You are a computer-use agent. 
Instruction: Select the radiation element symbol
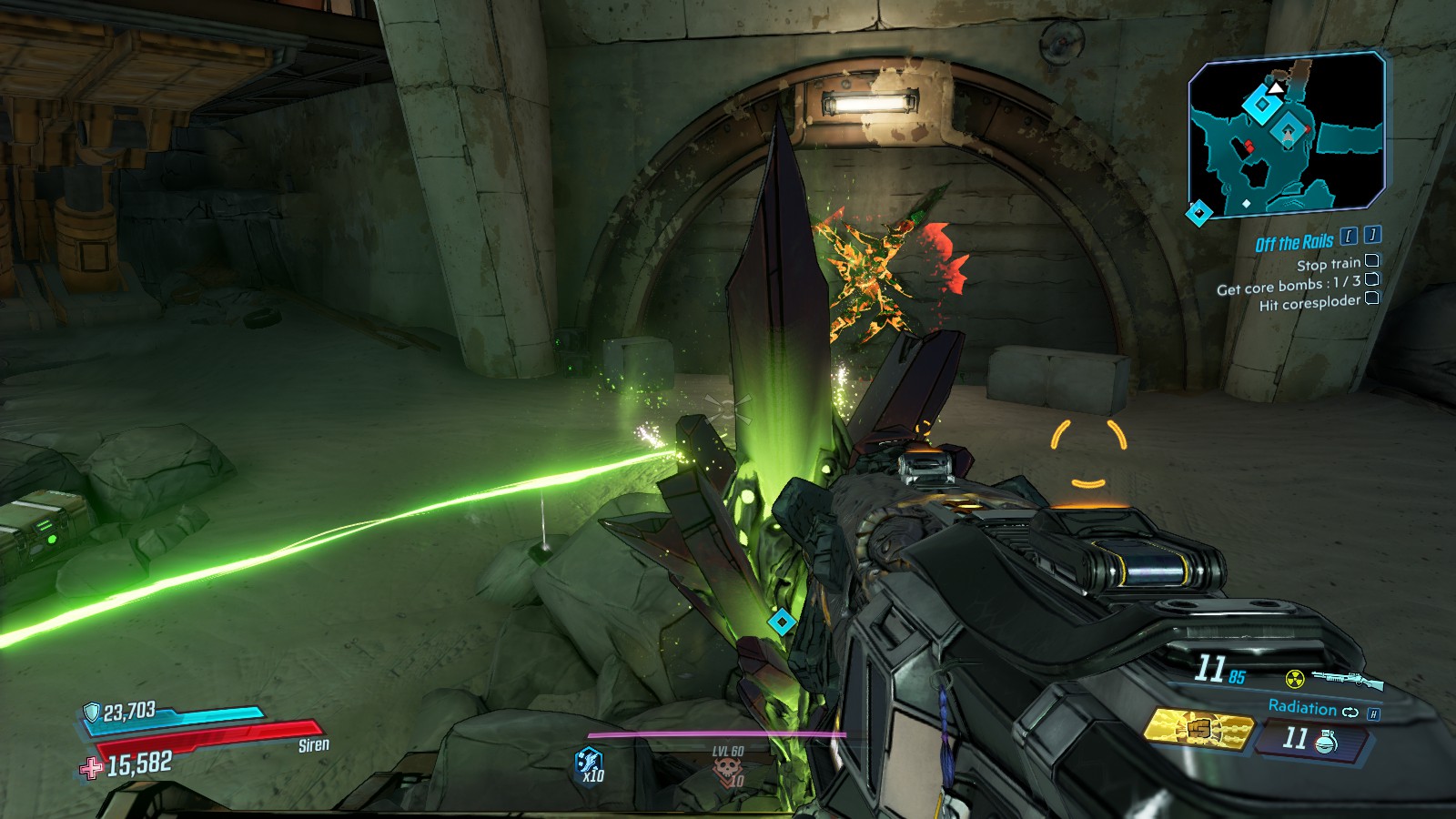pyautogui.click(x=1294, y=678)
